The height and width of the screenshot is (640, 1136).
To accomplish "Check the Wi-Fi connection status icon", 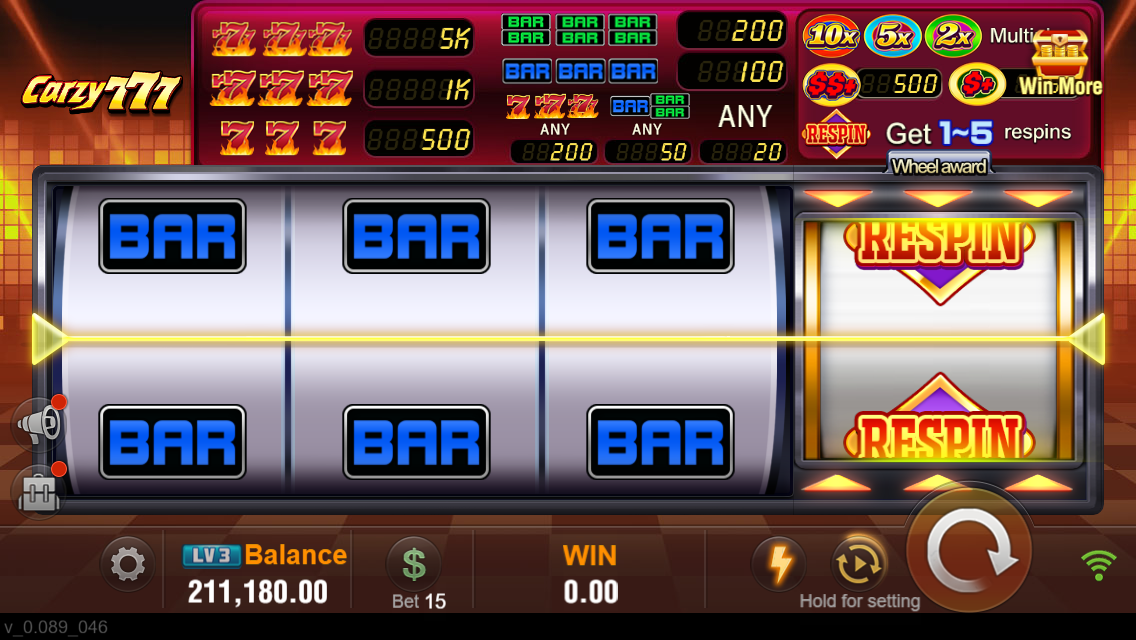I will pyautogui.click(x=1099, y=565).
